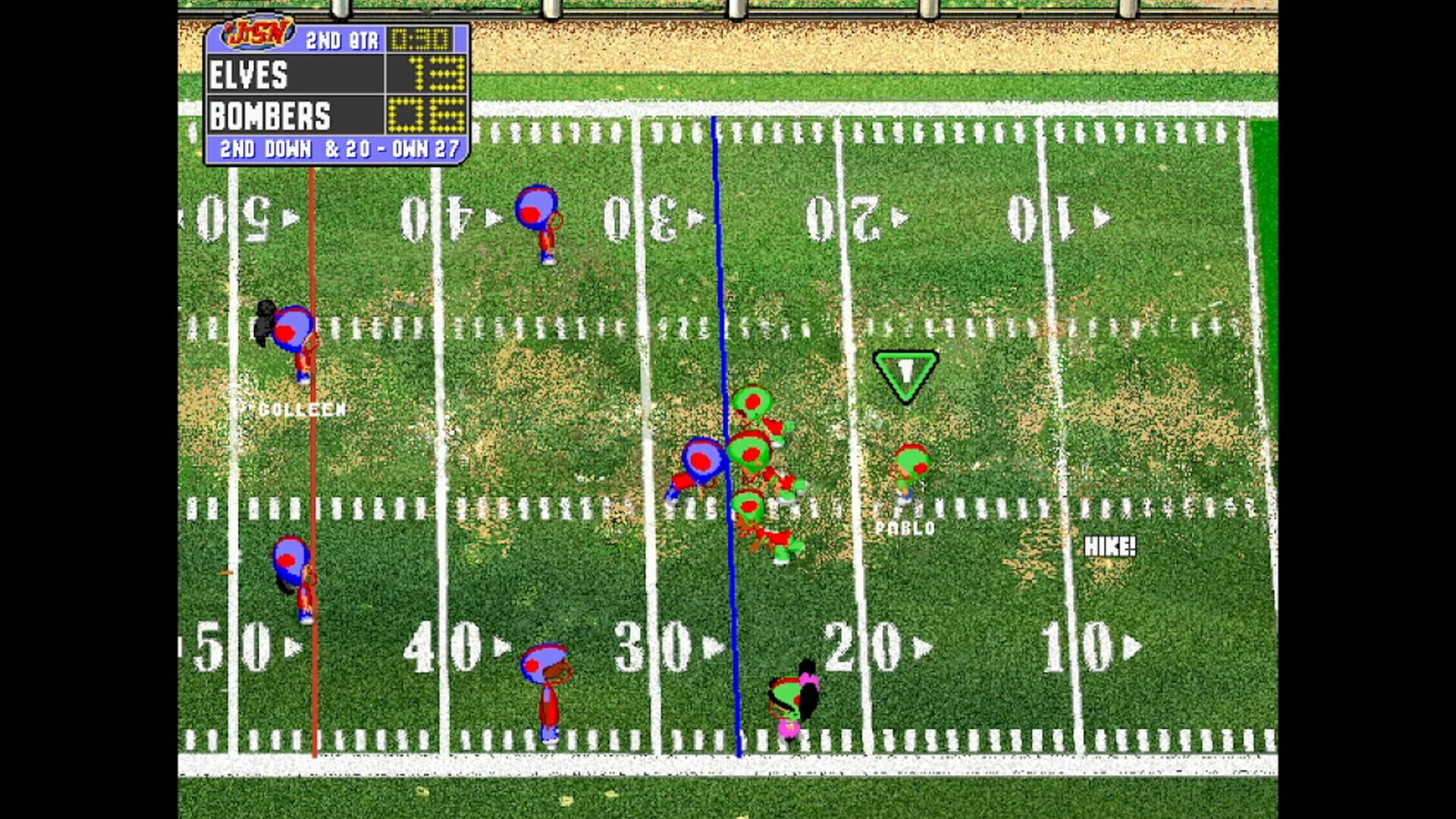Click the PABLO name label on the field
Image resolution: width=1456 pixels, height=819 pixels.
tap(904, 525)
